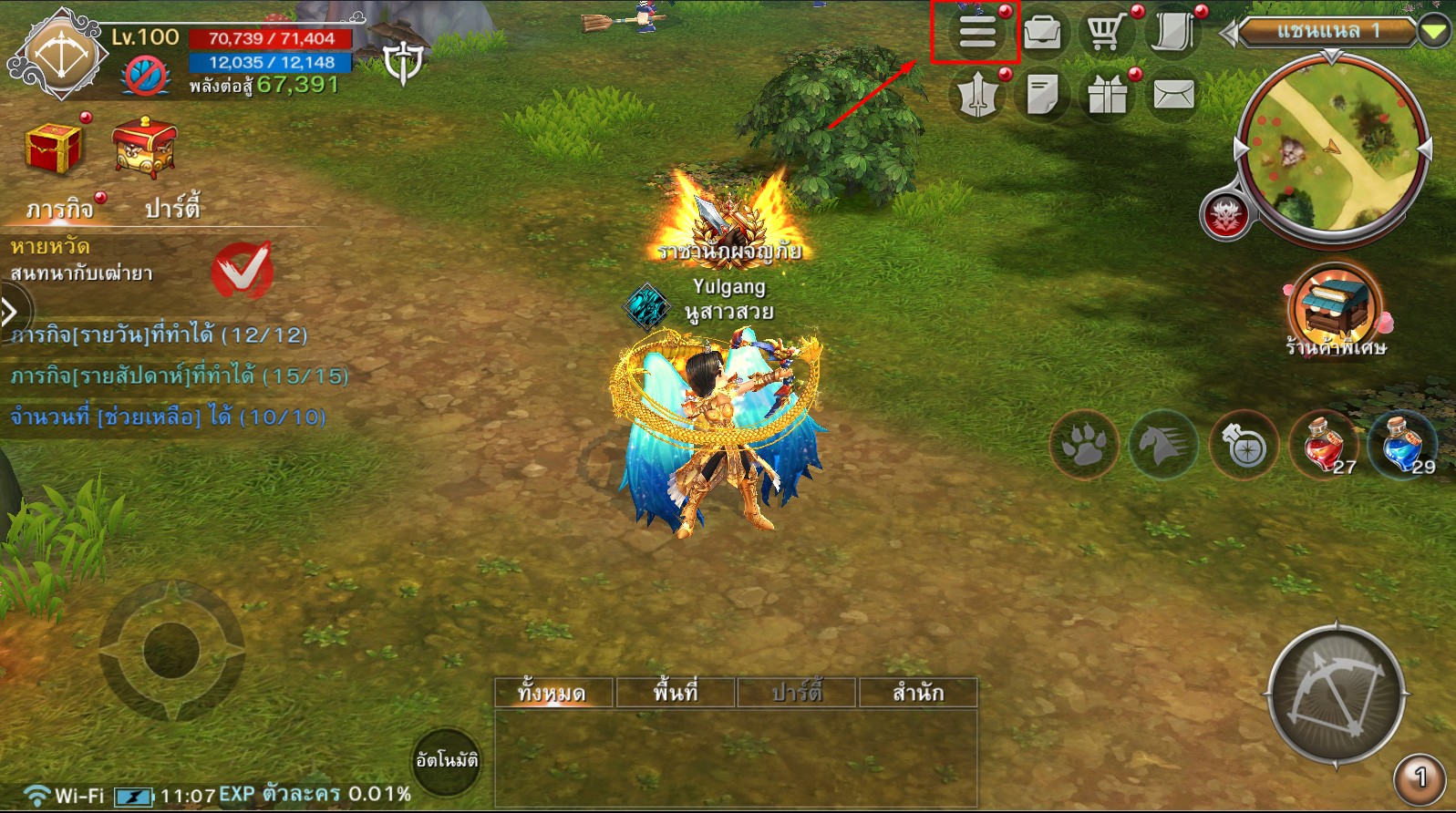Viewport: 1456px width, 813px height.
Task: Summon pet with paw icon
Action: coord(1084,446)
